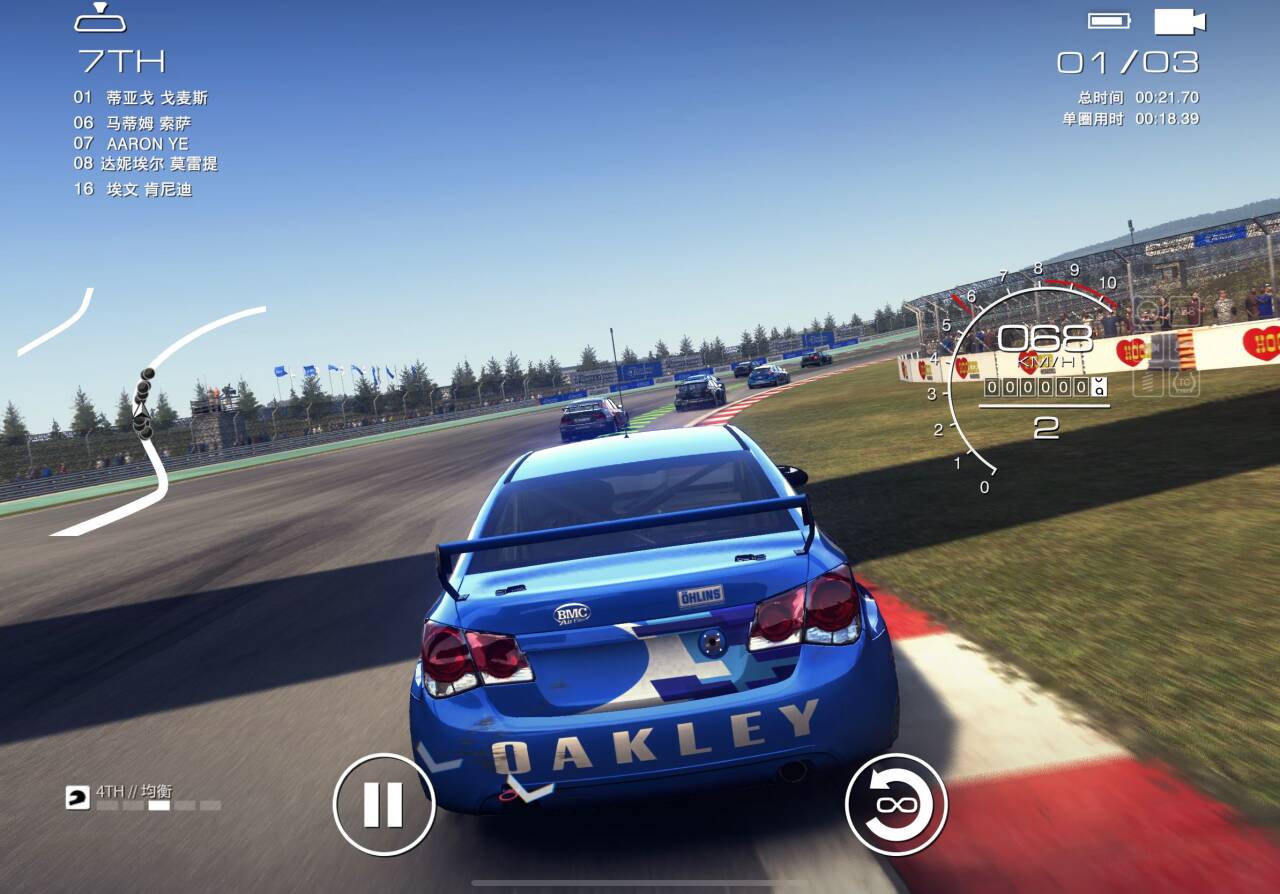Image resolution: width=1280 pixels, height=894 pixels.
Task: Activate the flashback rewind button
Action: pyautogui.click(x=896, y=804)
